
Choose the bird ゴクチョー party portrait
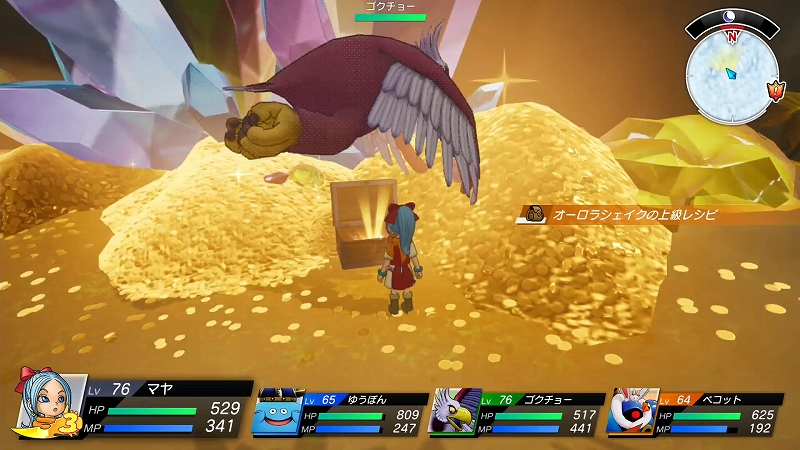pyautogui.click(x=452, y=413)
